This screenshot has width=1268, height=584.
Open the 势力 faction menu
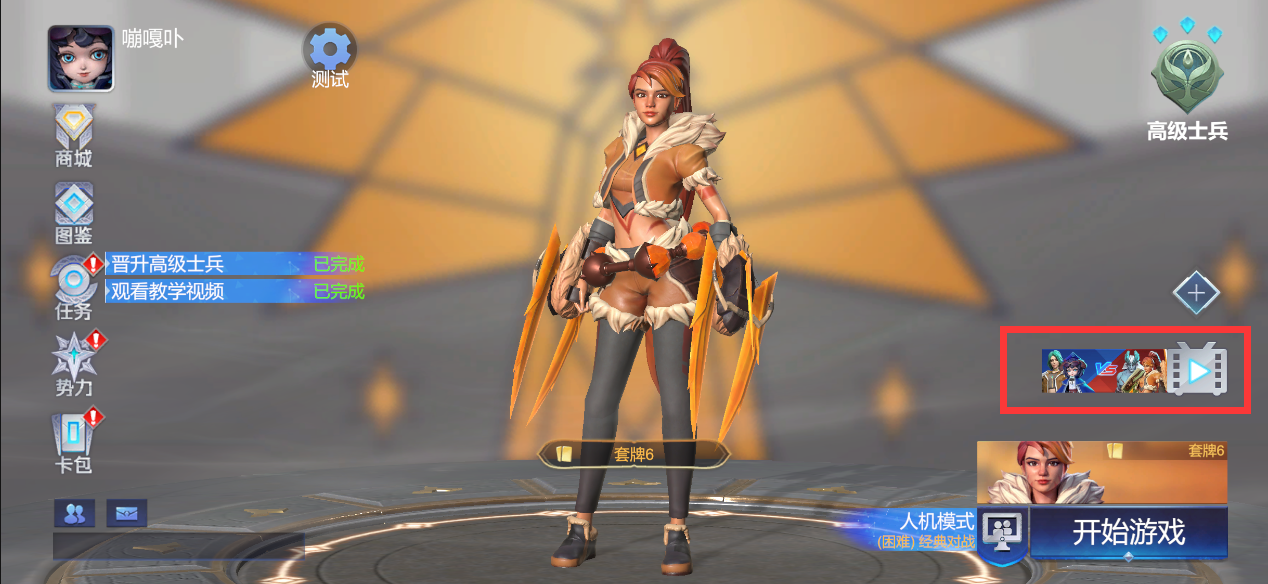tap(74, 362)
